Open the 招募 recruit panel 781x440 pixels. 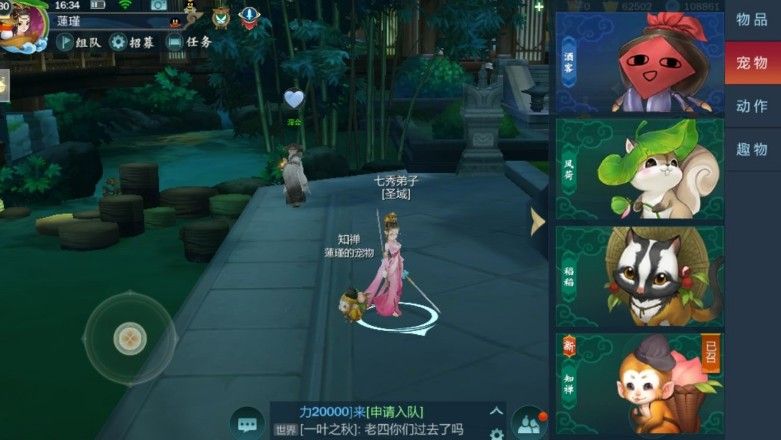tap(132, 42)
